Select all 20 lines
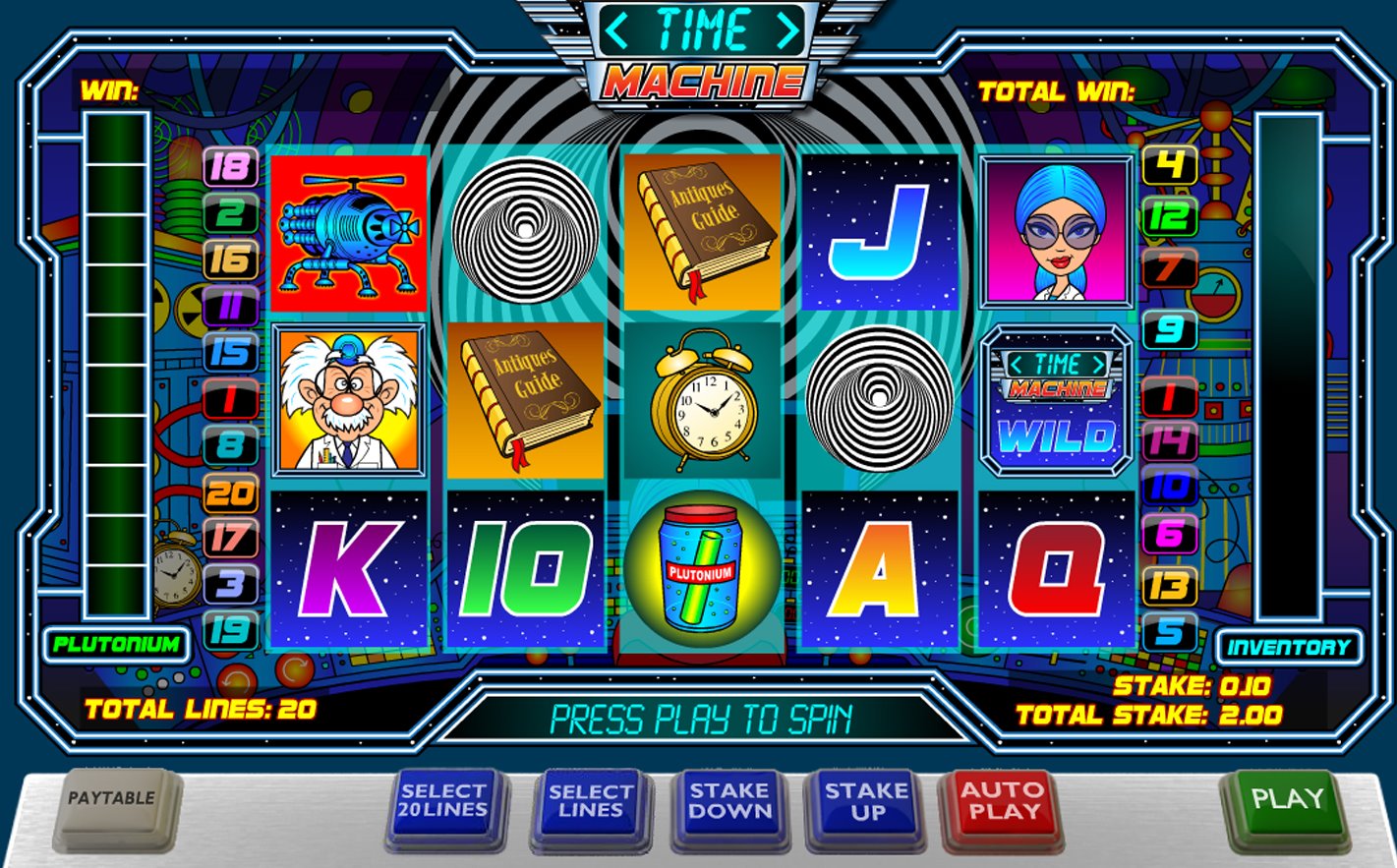1397x868 pixels. click(x=443, y=802)
